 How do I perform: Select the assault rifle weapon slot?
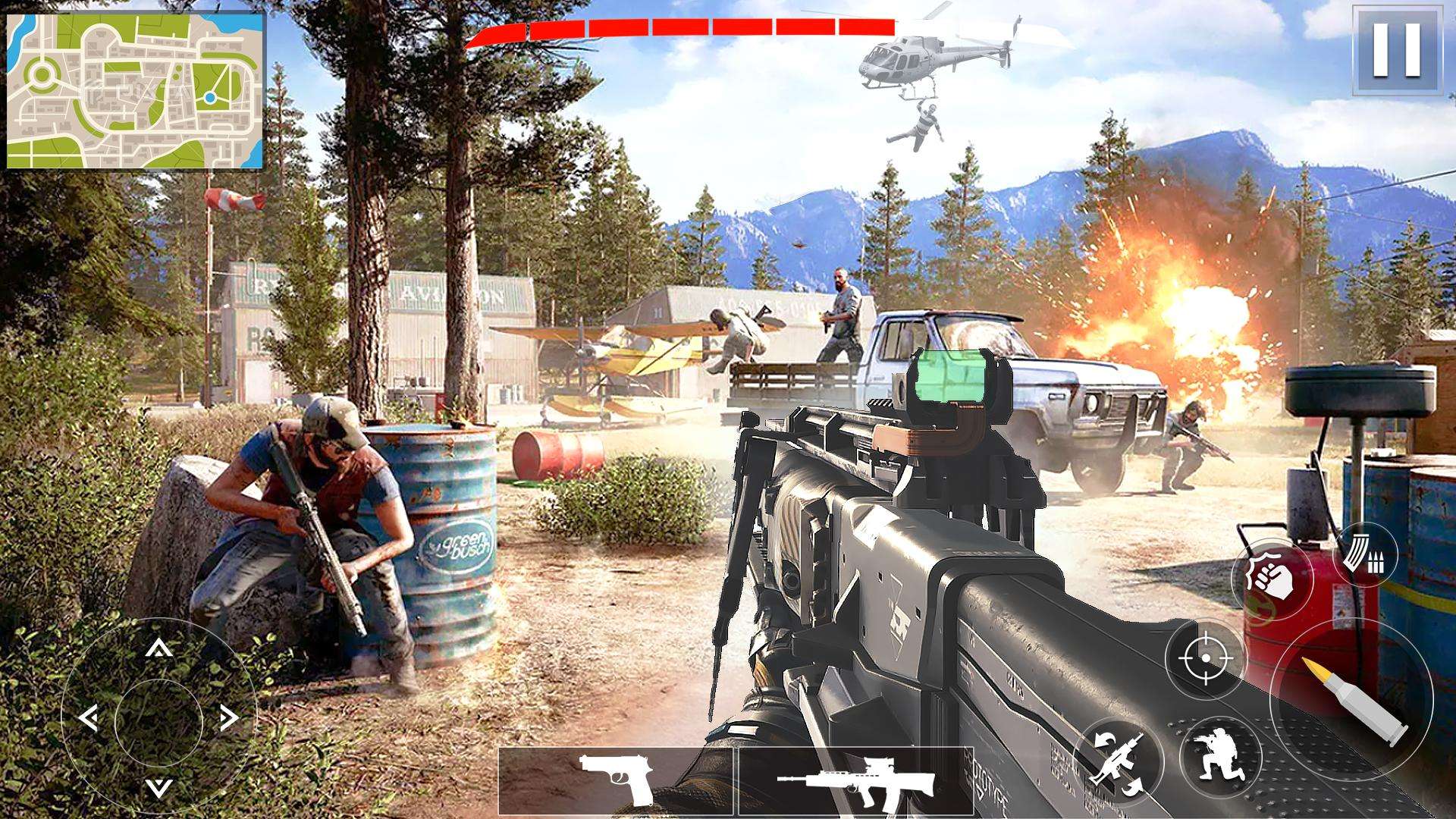855,780
